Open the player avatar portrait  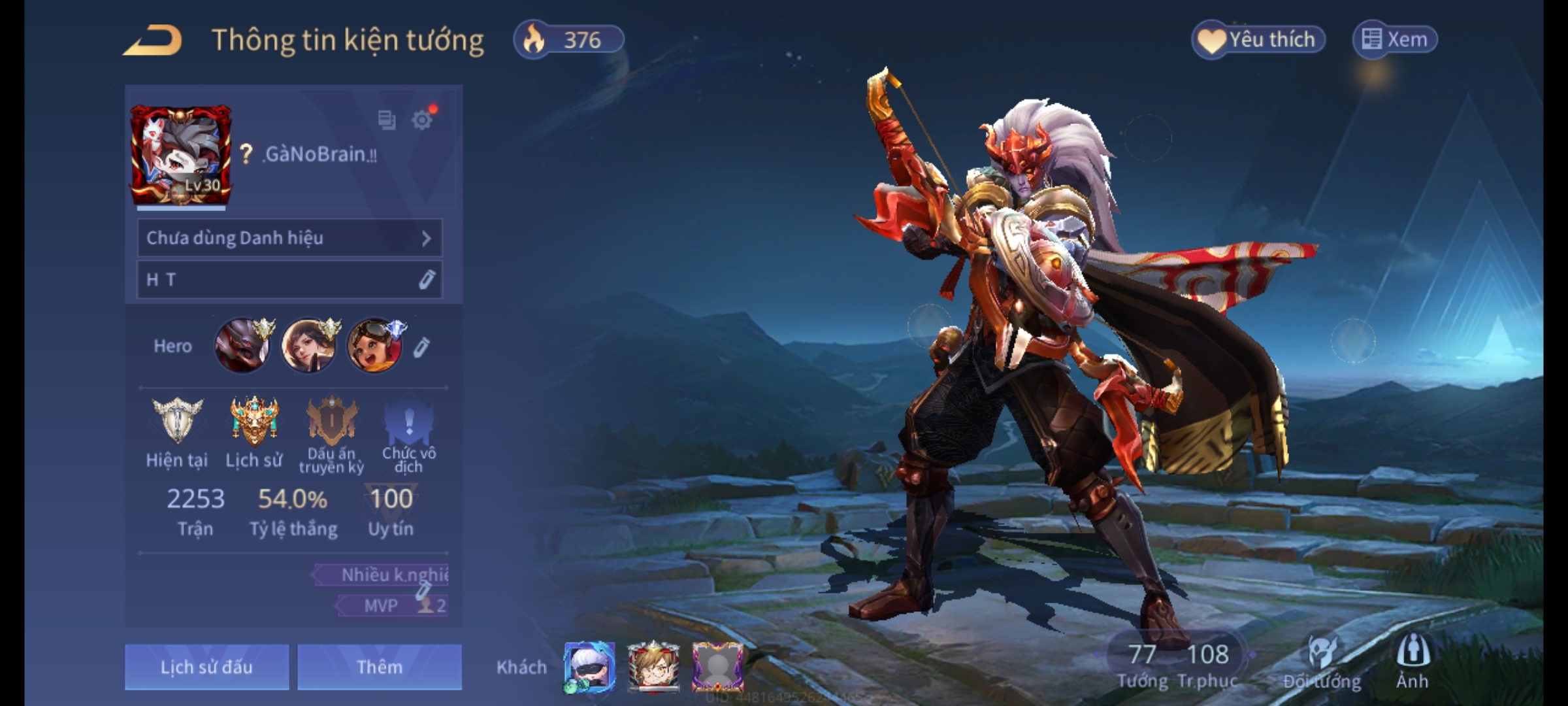click(x=180, y=156)
